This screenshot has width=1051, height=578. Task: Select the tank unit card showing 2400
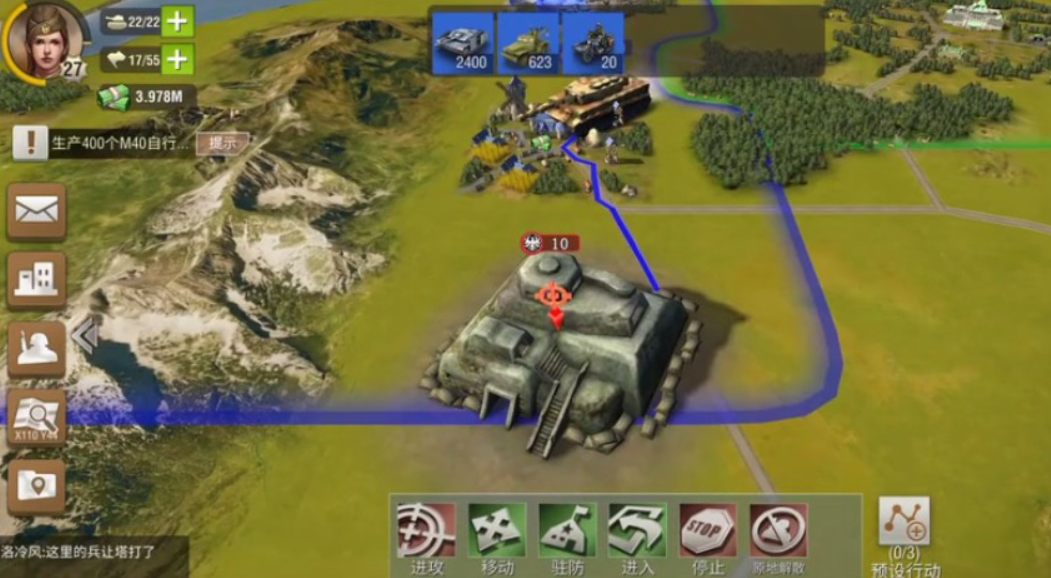coord(462,43)
